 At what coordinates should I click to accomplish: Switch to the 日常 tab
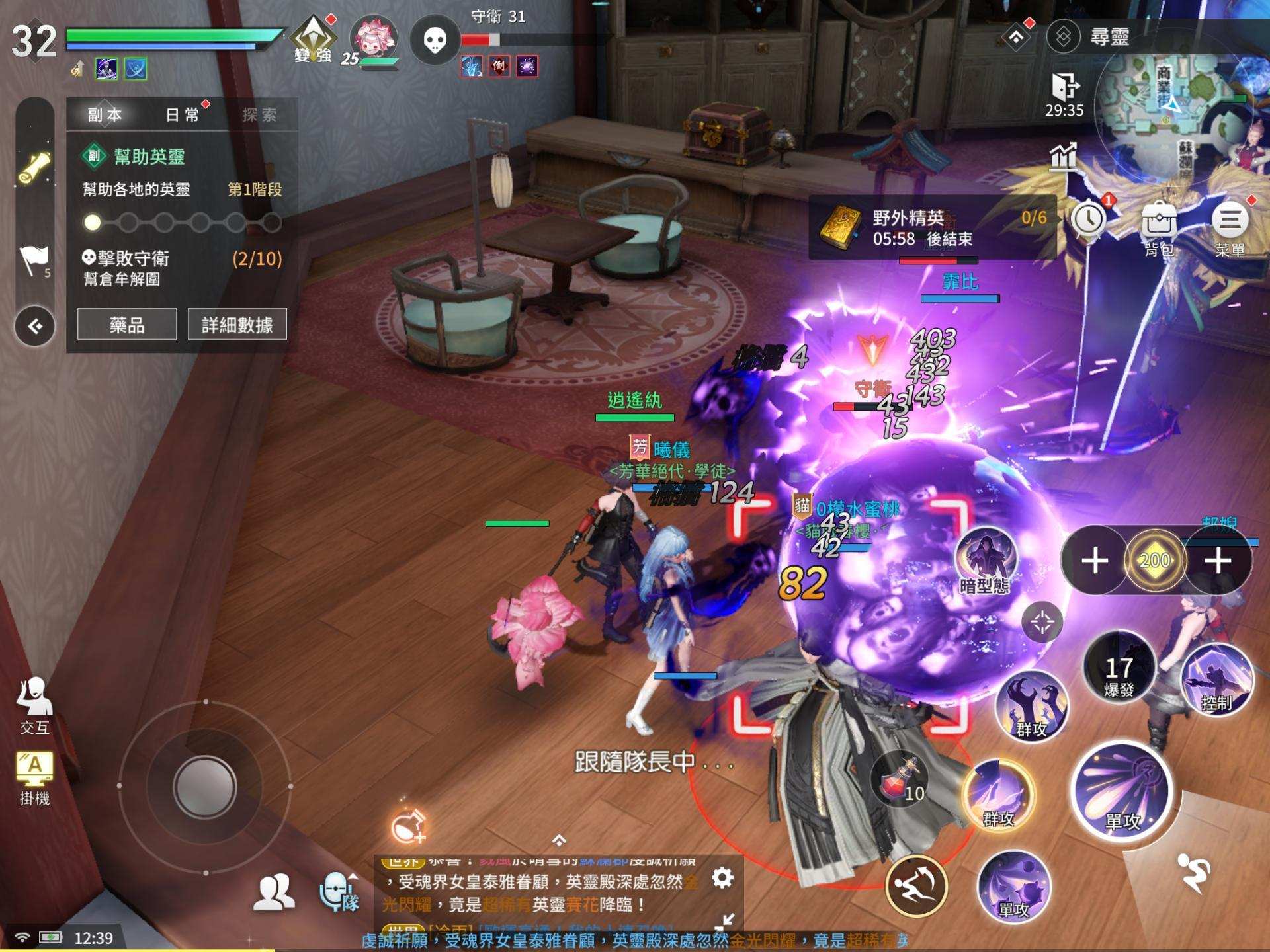click(183, 115)
